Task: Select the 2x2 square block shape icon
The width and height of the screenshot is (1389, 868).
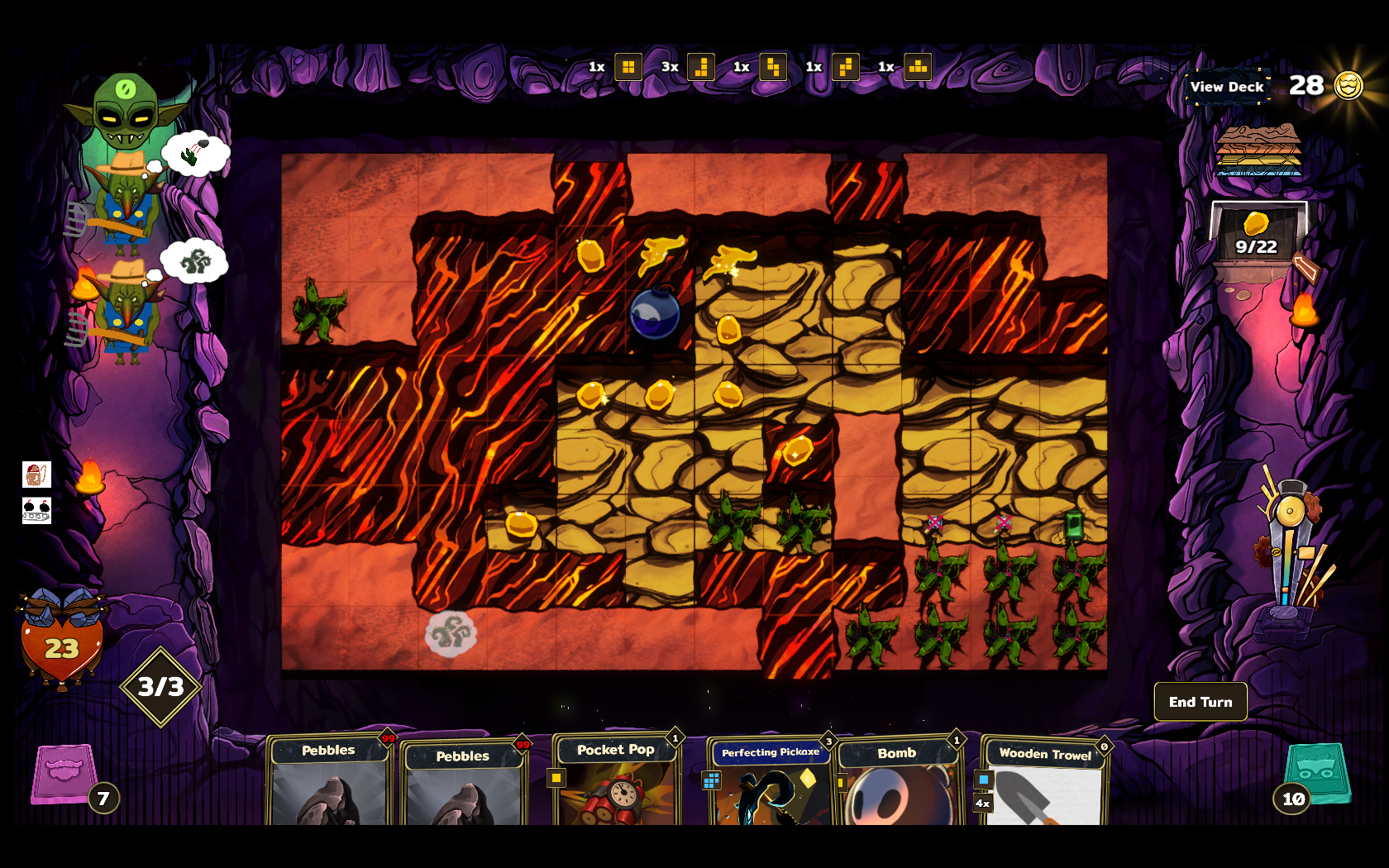Action: (x=628, y=67)
